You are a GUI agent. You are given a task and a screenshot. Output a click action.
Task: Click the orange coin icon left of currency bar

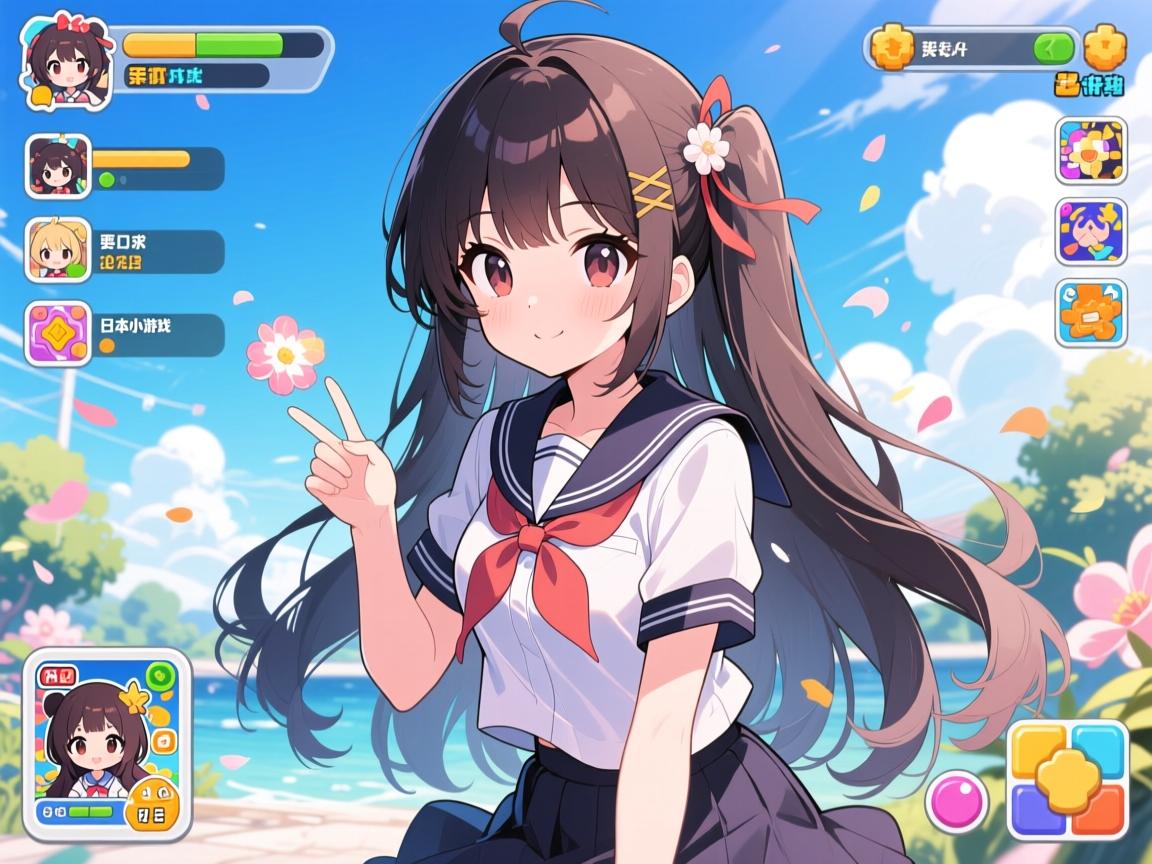coord(891,47)
